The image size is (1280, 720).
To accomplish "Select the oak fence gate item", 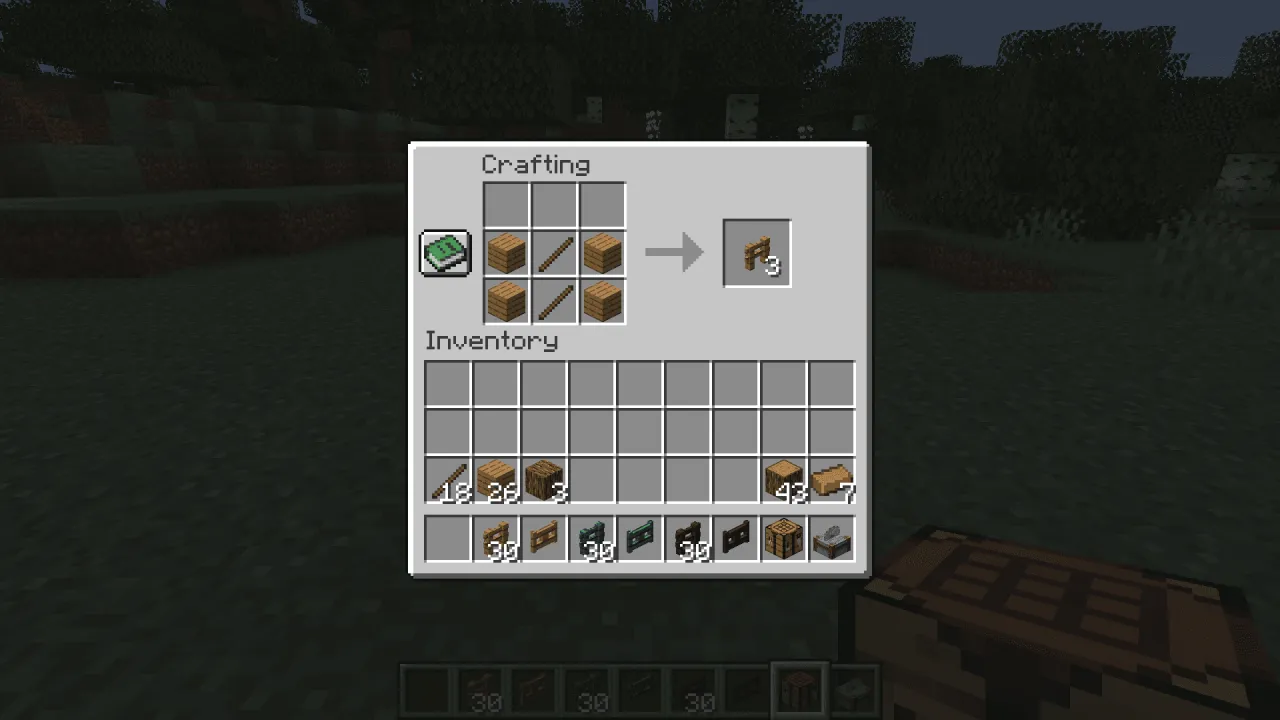I will [543, 538].
